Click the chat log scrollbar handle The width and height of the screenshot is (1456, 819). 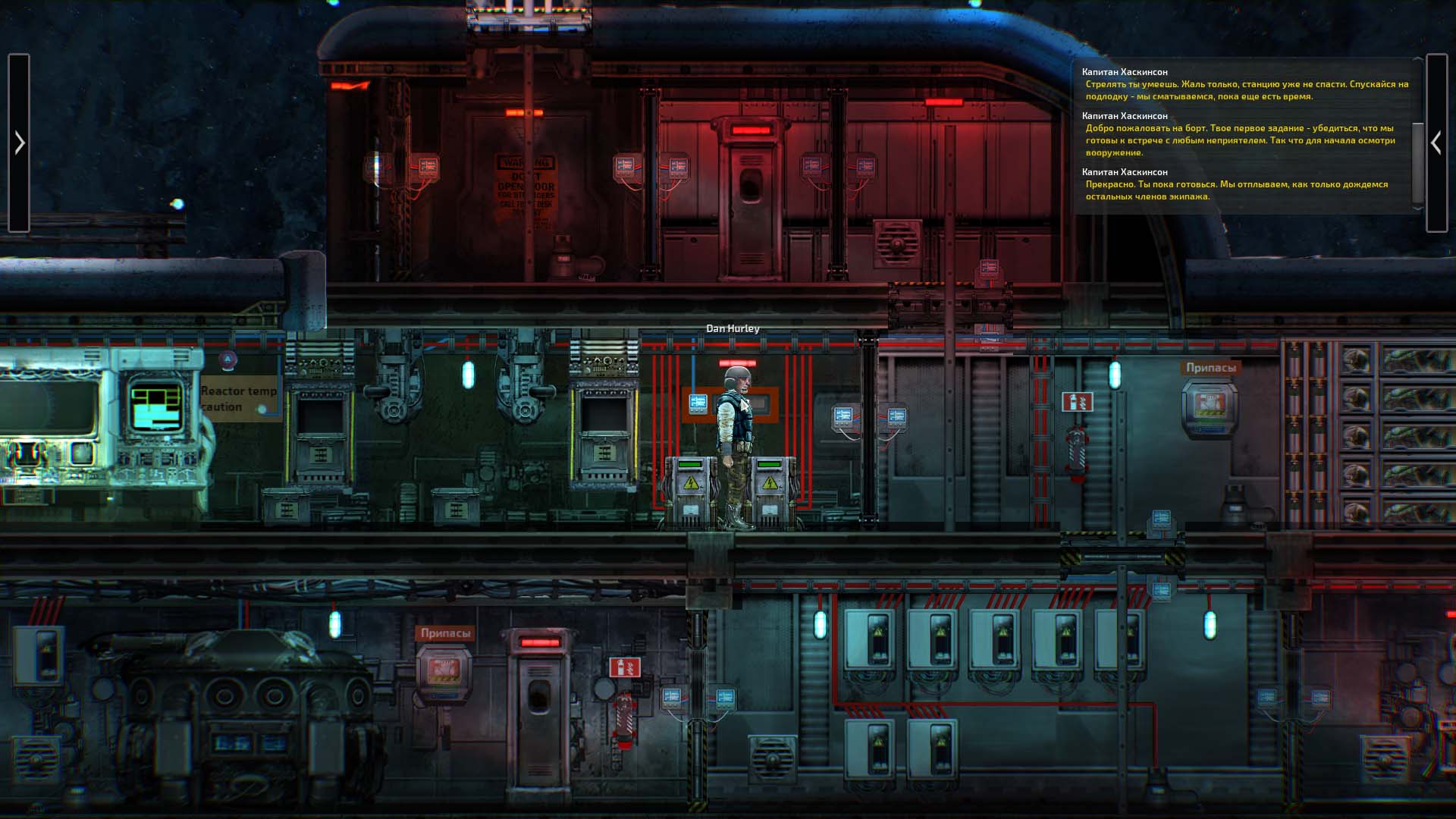pyautogui.click(x=1417, y=163)
